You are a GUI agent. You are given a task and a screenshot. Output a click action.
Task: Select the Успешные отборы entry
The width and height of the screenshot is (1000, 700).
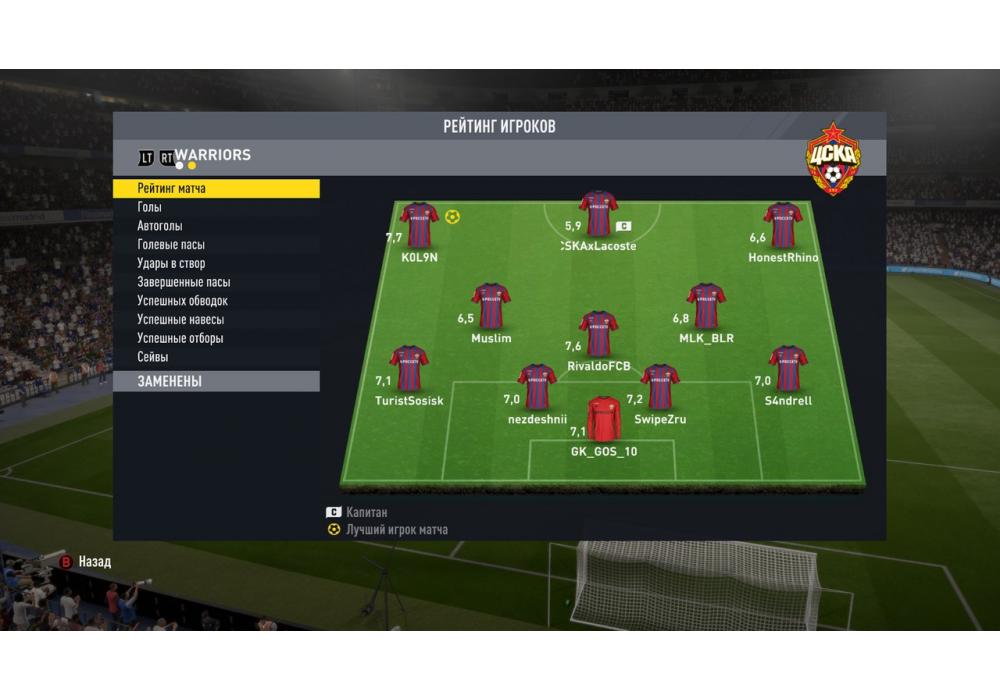[216, 338]
